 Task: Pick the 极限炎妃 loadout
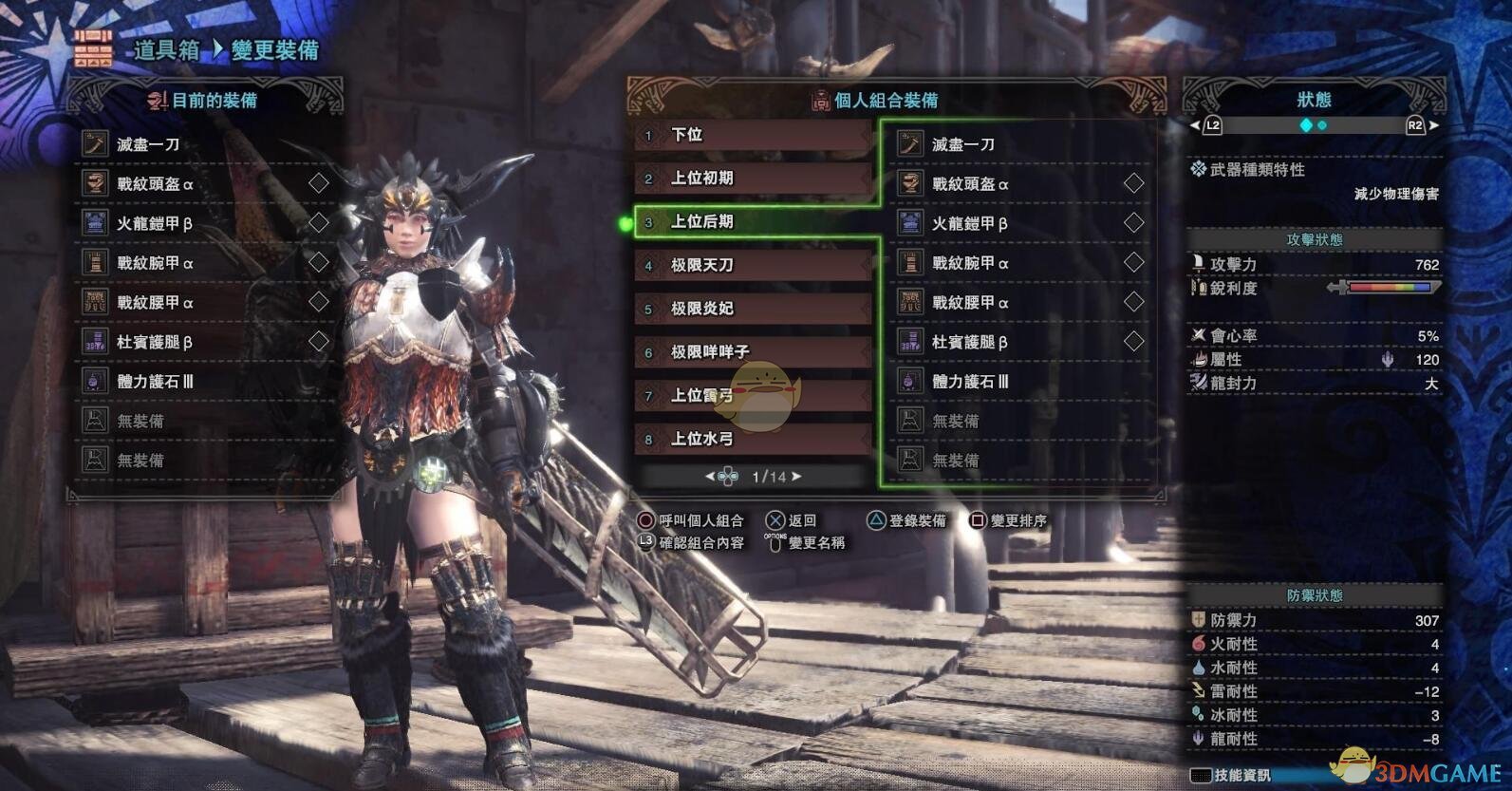tap(753, 309)
